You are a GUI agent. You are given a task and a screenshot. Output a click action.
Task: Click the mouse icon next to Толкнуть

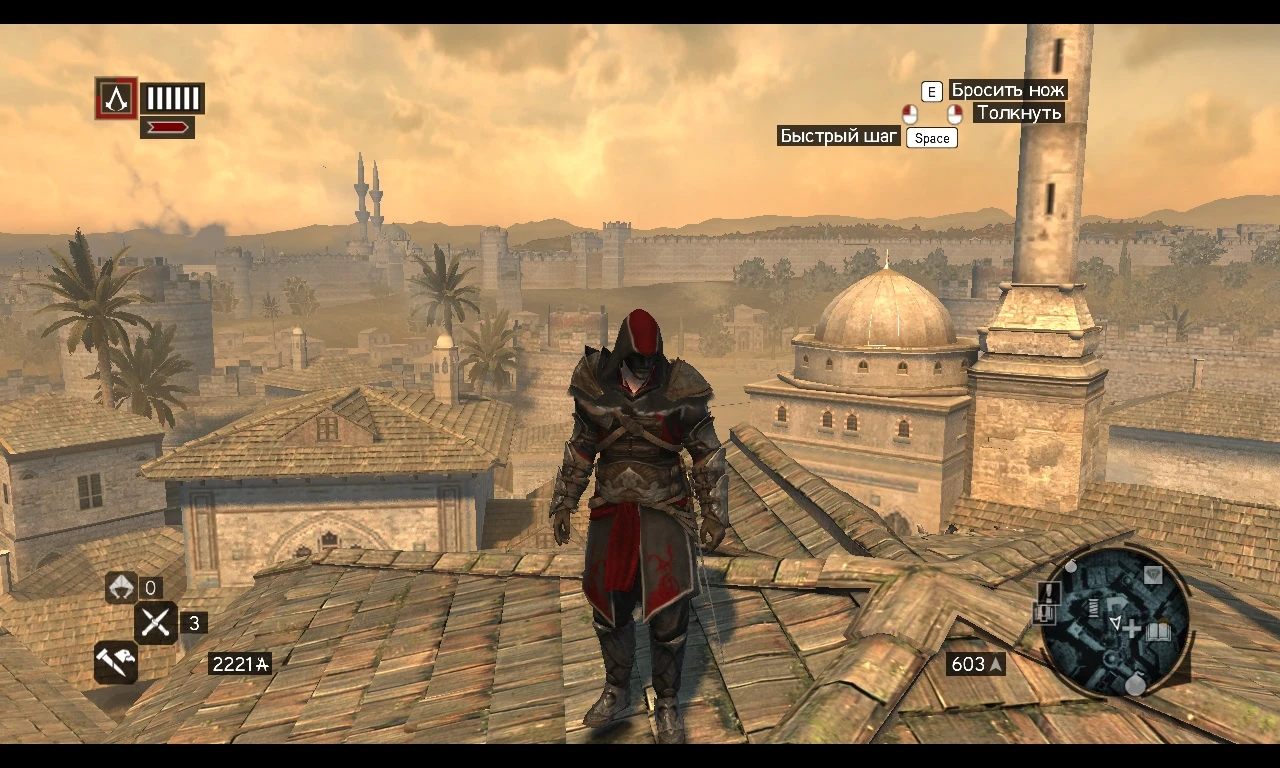coord(955,113)
